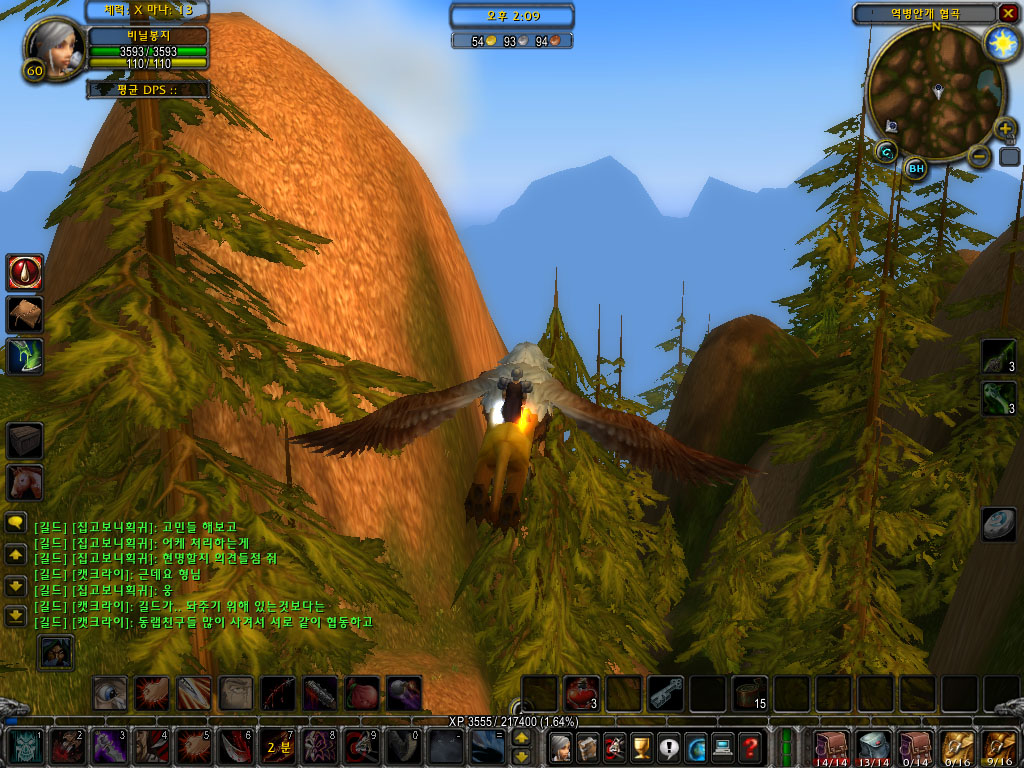Viewport: 1024px width, 768px height.
Task: Open the quest log goblet button
Action: point(642,746)
